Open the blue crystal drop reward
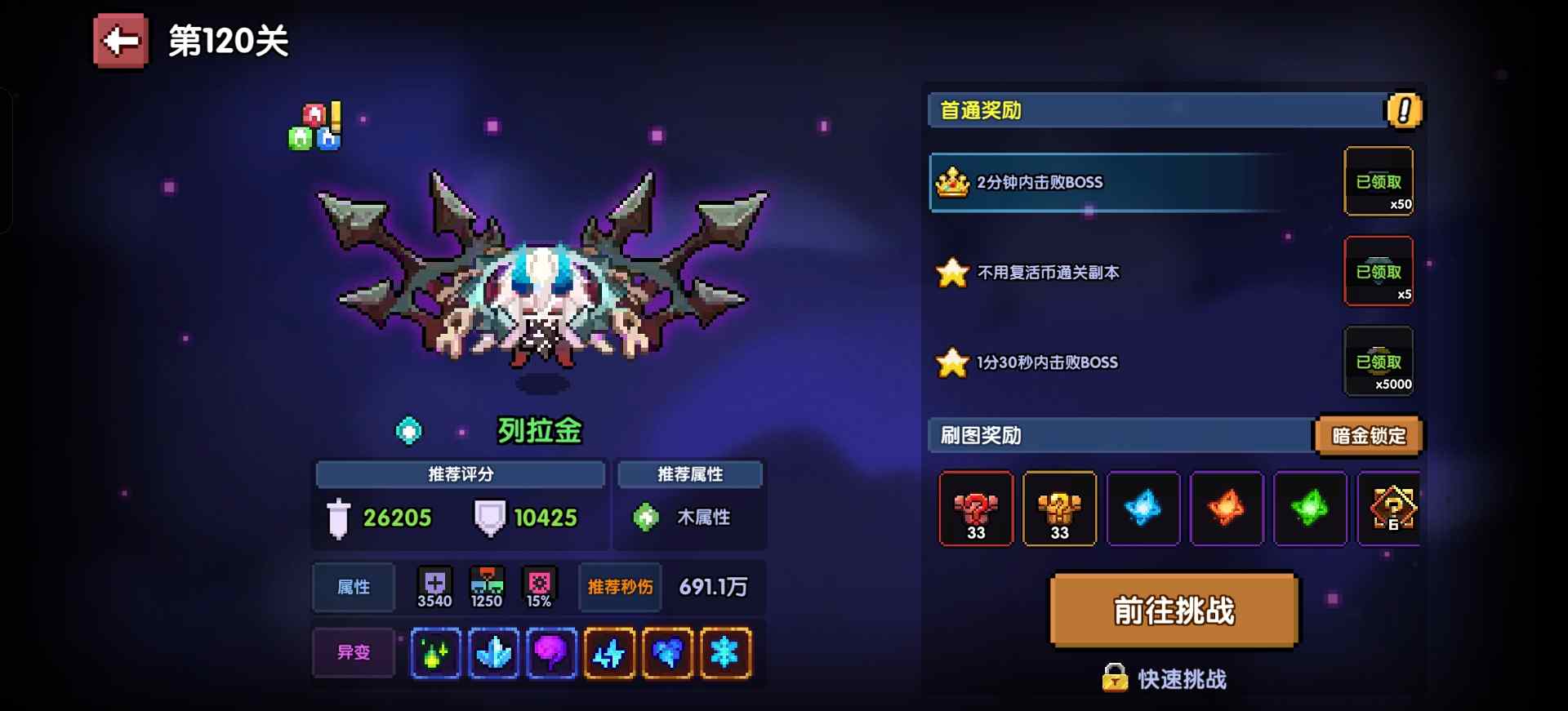 pyautogui.click(x=1143, y=509)
